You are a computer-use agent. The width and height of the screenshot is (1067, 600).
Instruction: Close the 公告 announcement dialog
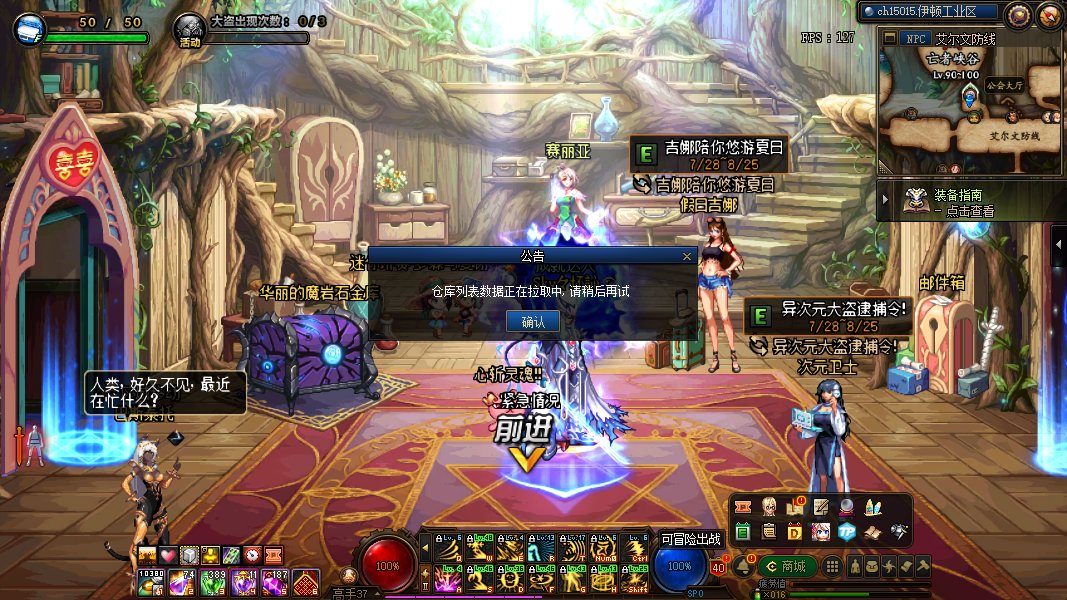[x=687, y=256]
